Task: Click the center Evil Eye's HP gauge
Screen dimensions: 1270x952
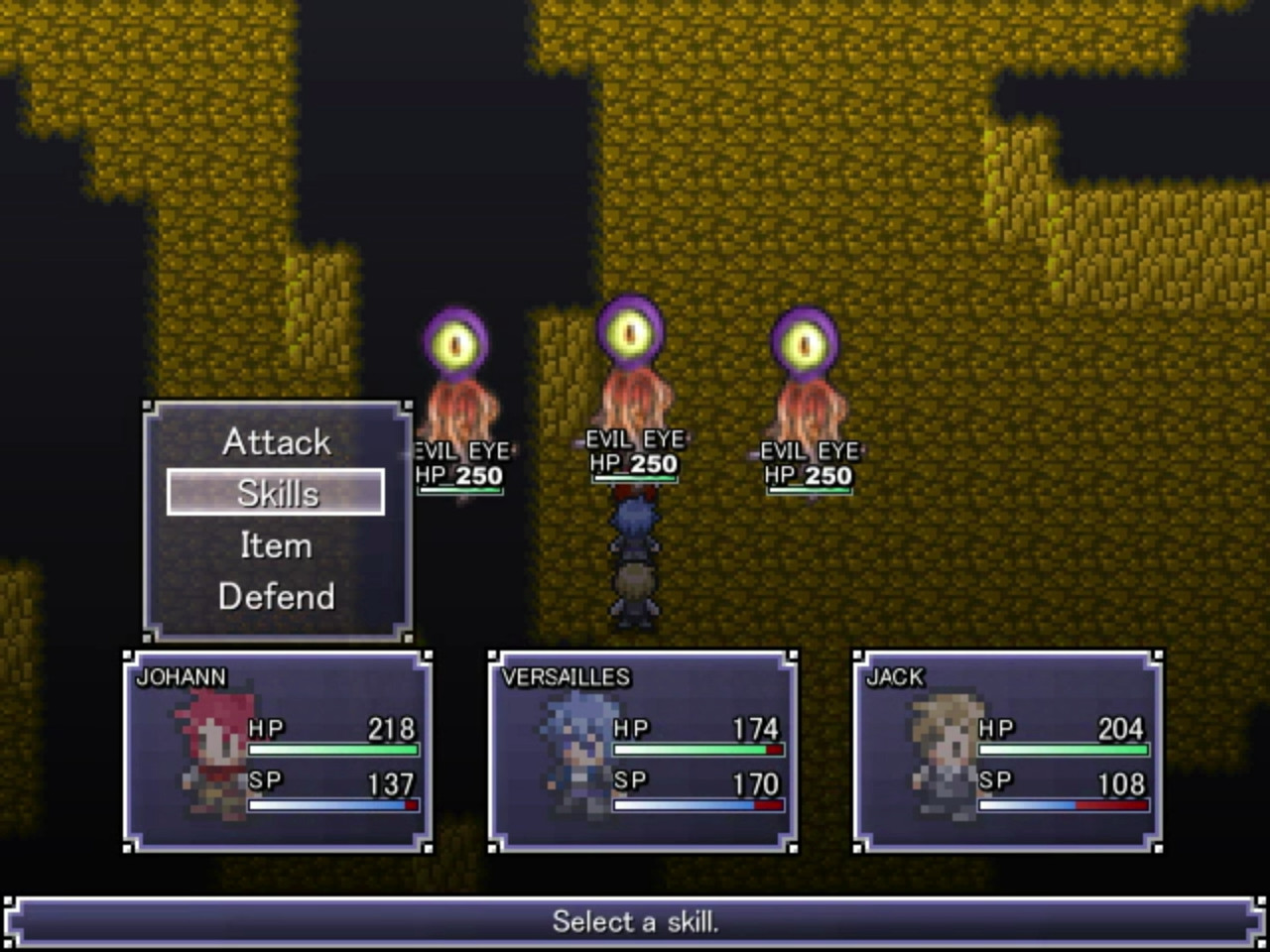Action: (635, 477)
